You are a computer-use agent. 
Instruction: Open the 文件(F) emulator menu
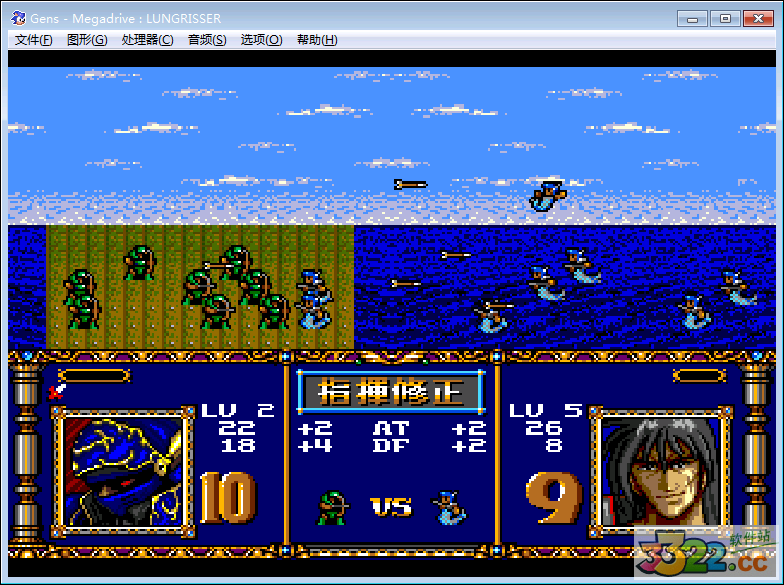tap(34, 40)
